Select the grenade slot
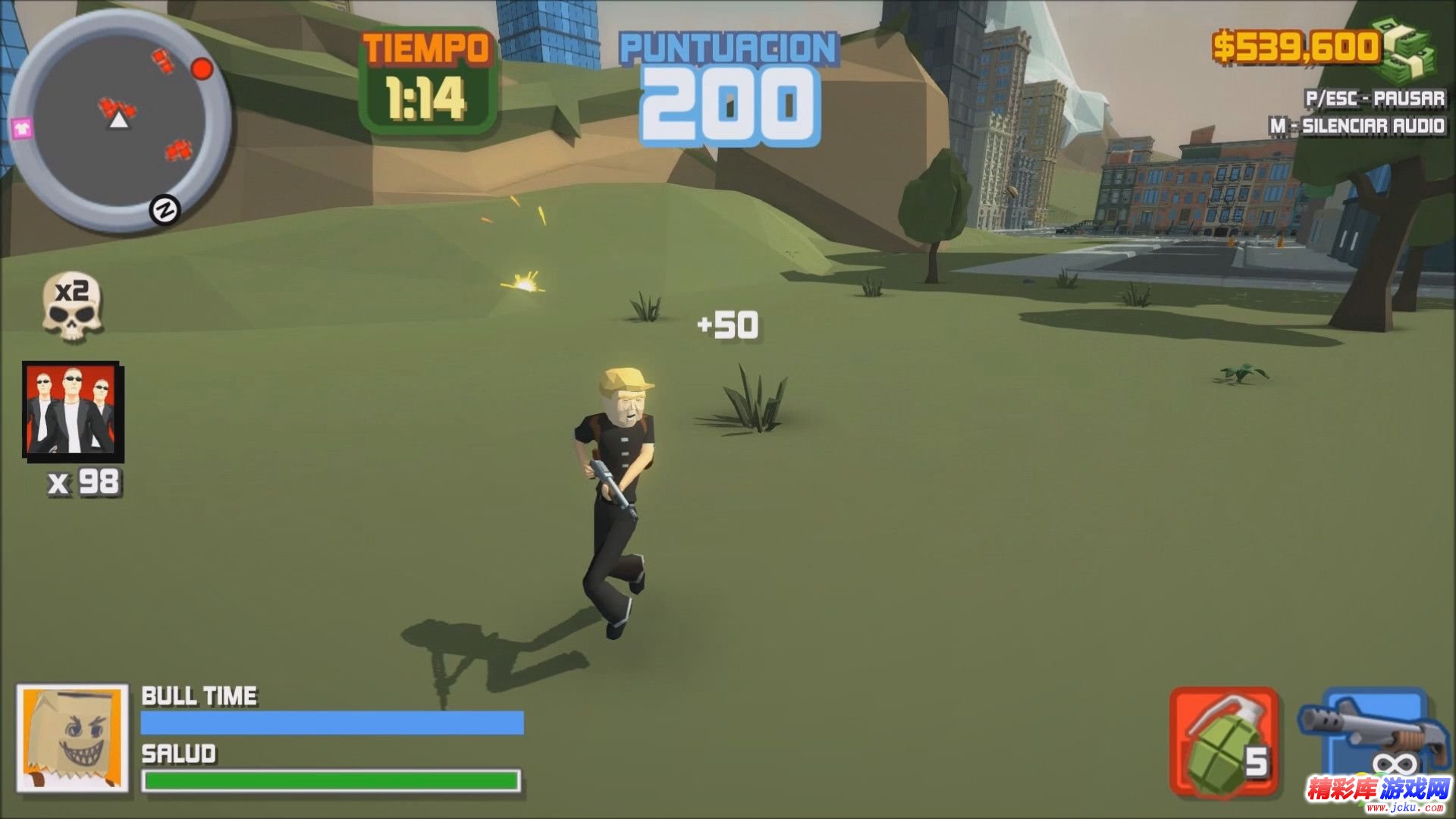Screen dimensions: 1456x819 tap(1223, 742)
